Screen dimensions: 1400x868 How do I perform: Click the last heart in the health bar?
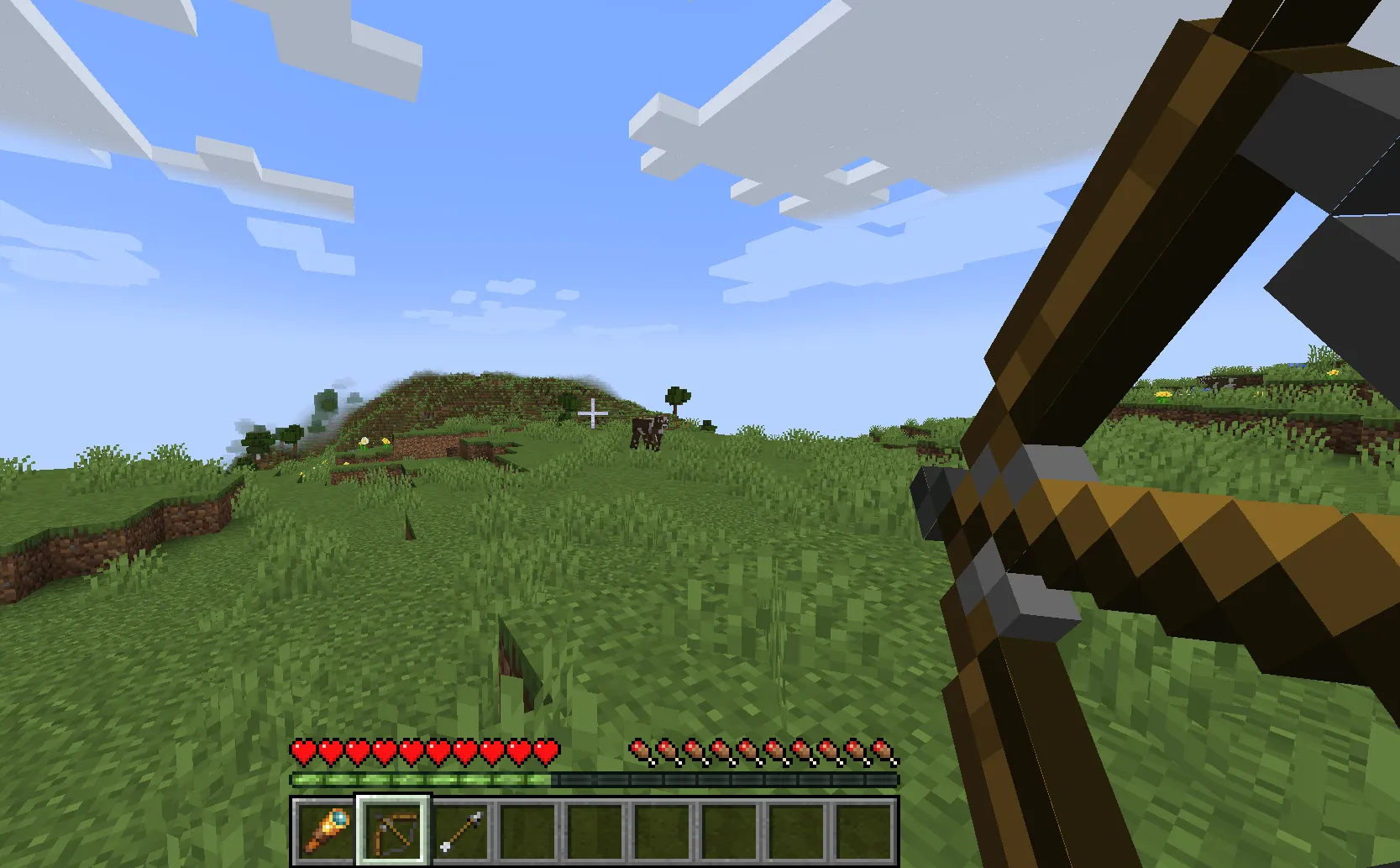(548, 750)
